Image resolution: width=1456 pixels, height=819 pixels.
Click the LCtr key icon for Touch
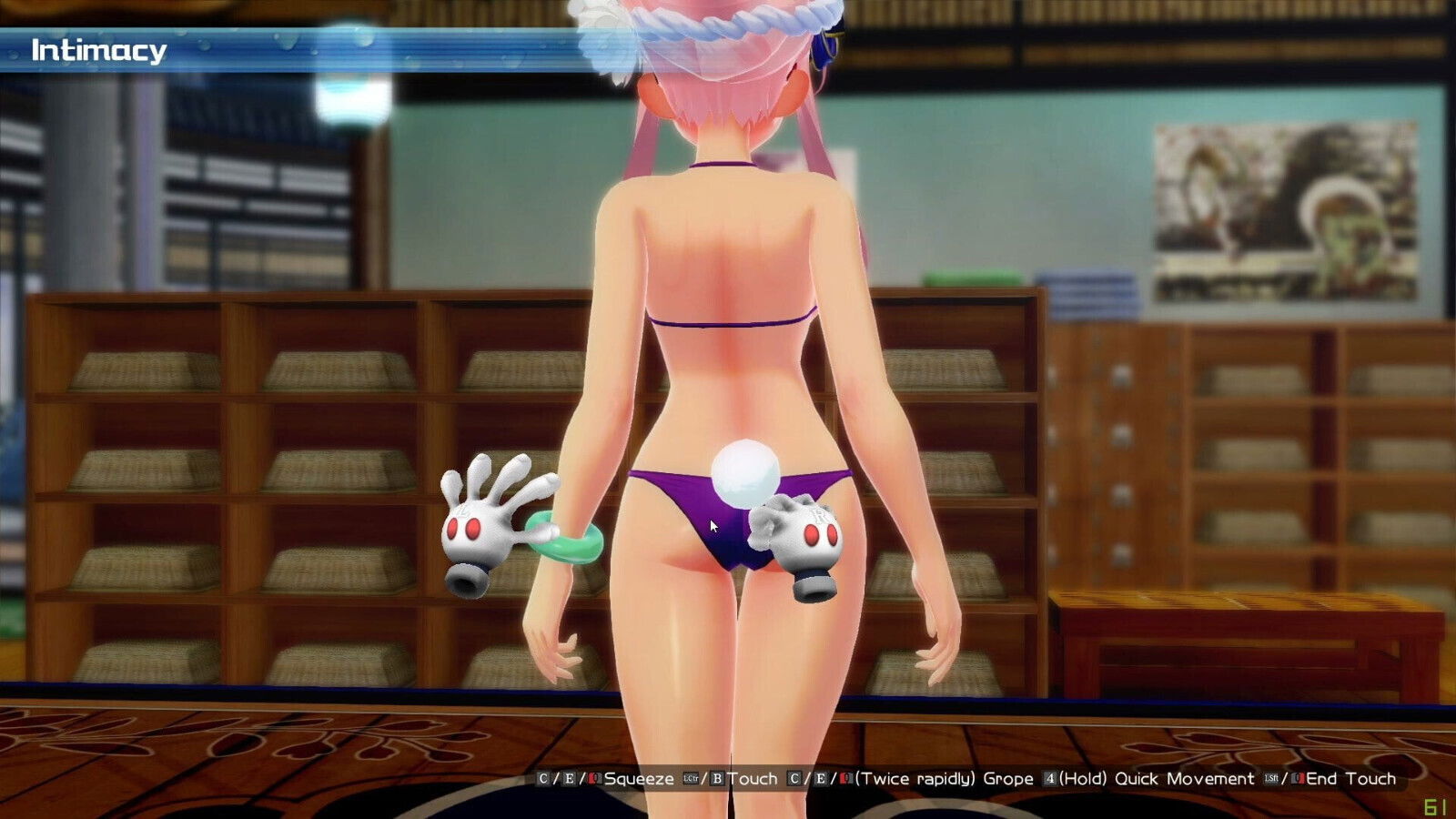click(689, 779)
